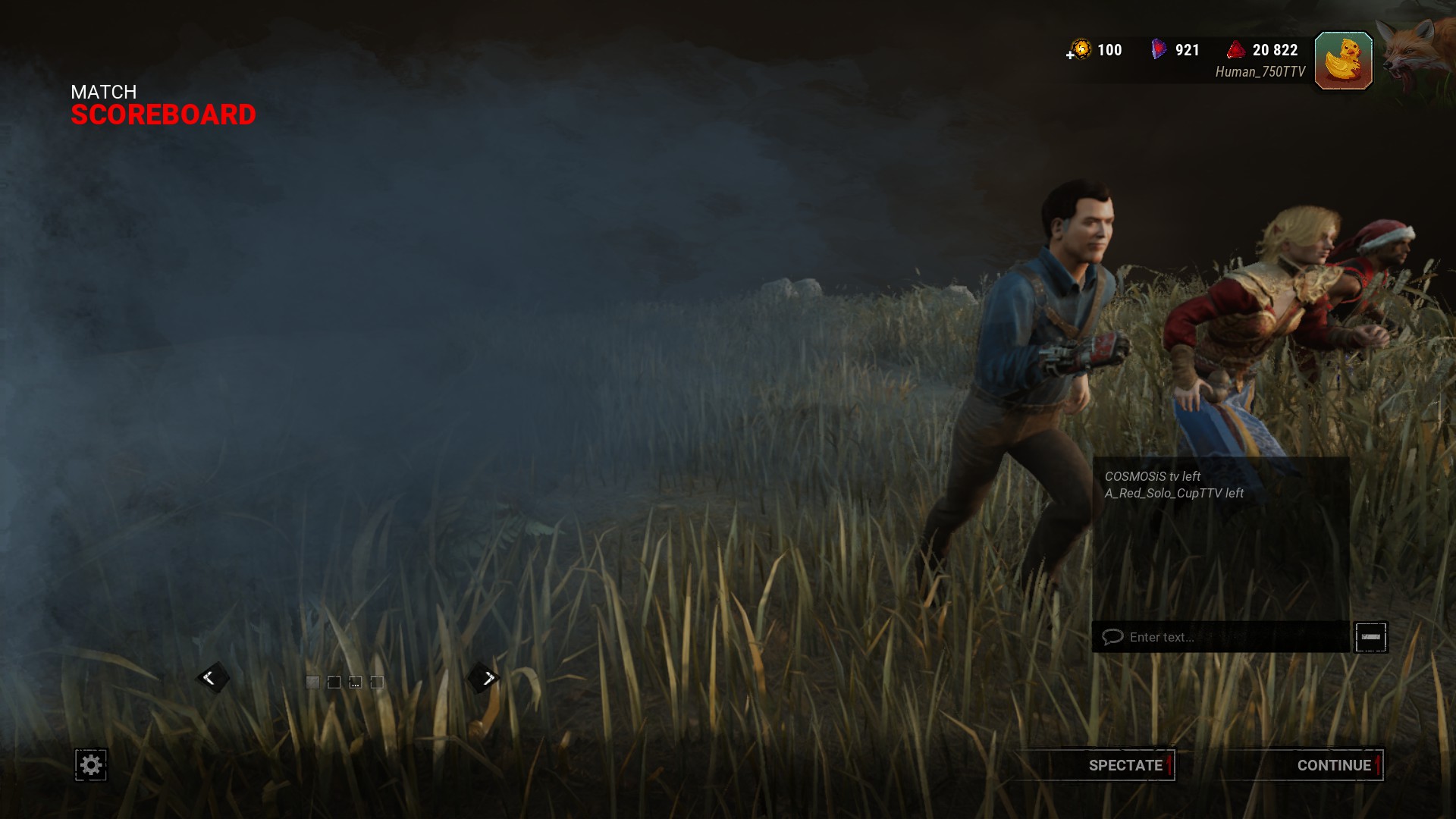Minimize the chat box
The image size is (1456, 819).
pos(1370,637)
